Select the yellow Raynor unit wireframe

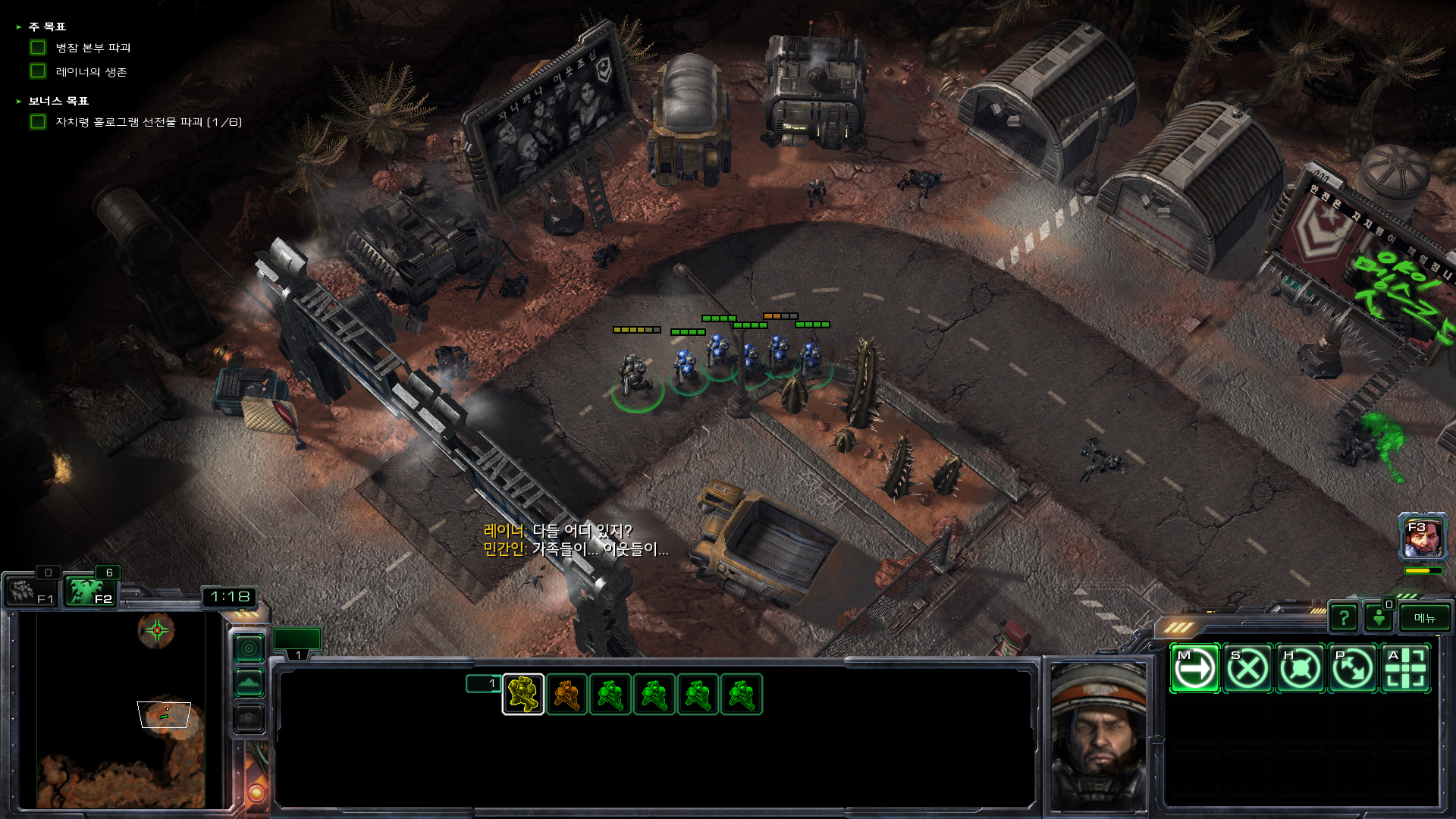[x=523, y=695]
